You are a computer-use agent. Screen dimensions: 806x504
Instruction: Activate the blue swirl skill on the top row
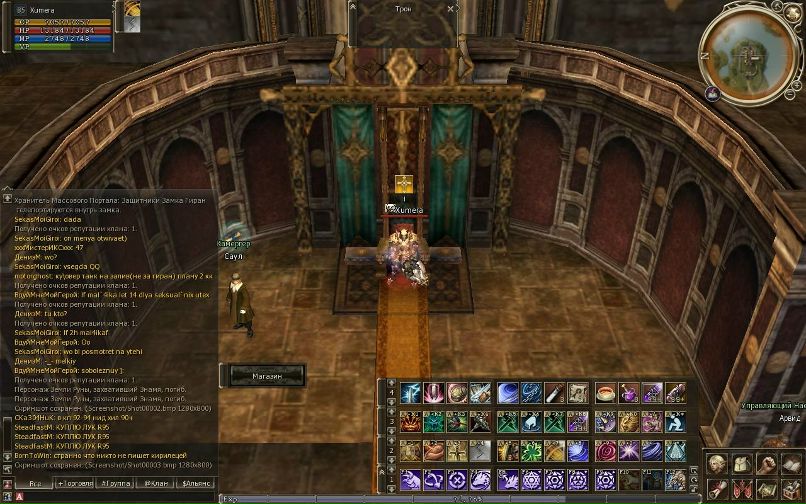(507, 393)
